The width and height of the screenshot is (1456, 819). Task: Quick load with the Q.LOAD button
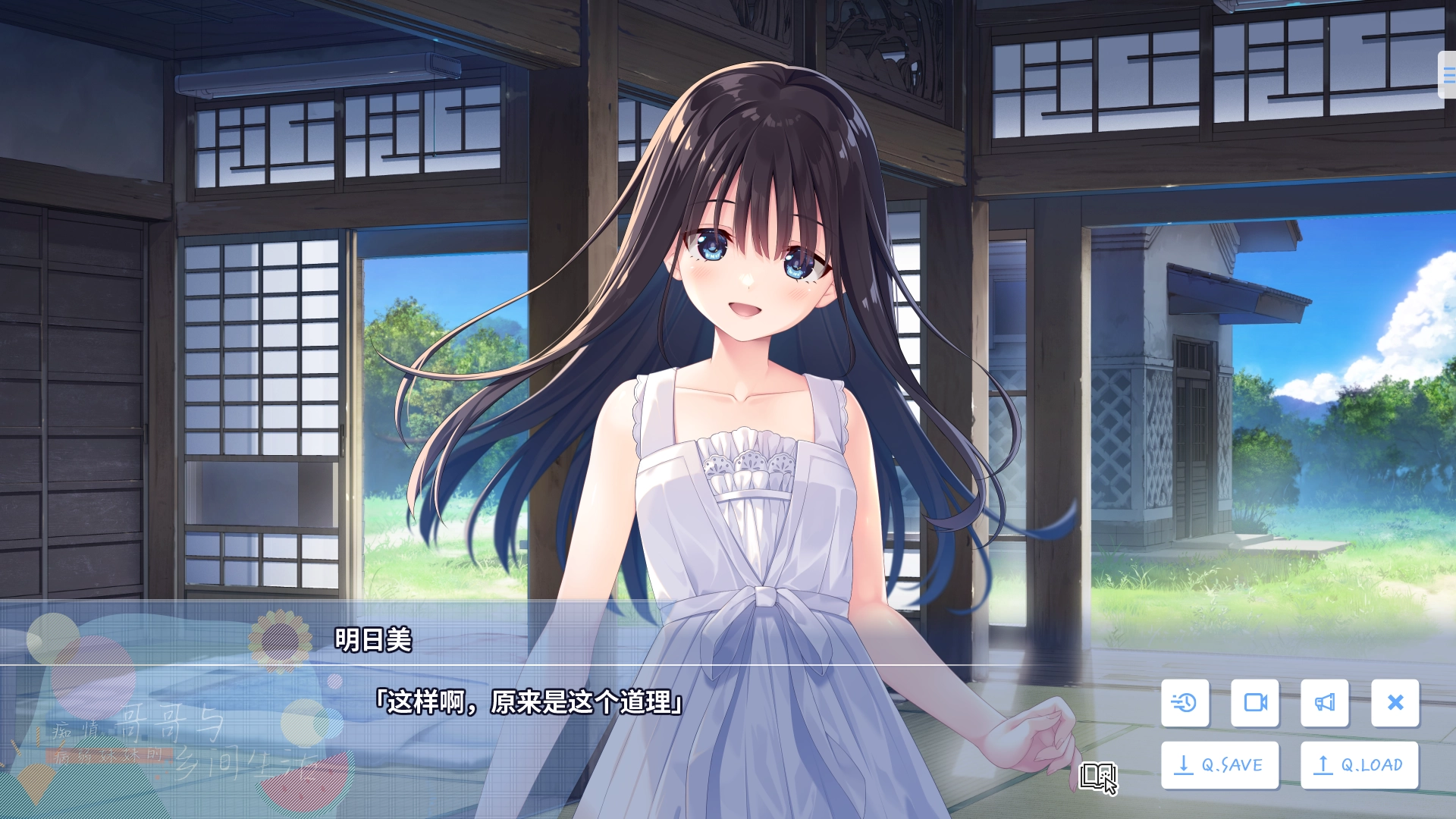click(1360, 765)
